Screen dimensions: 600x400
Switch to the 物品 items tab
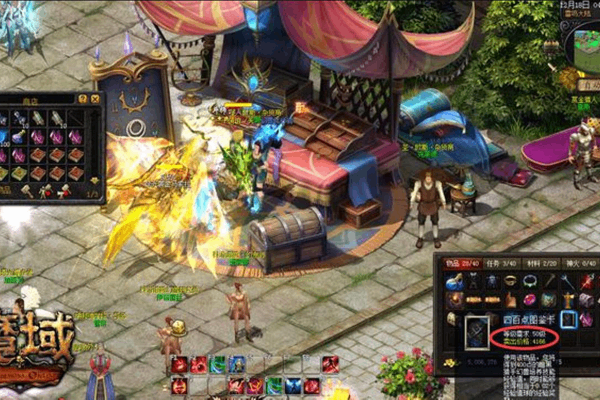pyautogui.click(x=456, y=263)
